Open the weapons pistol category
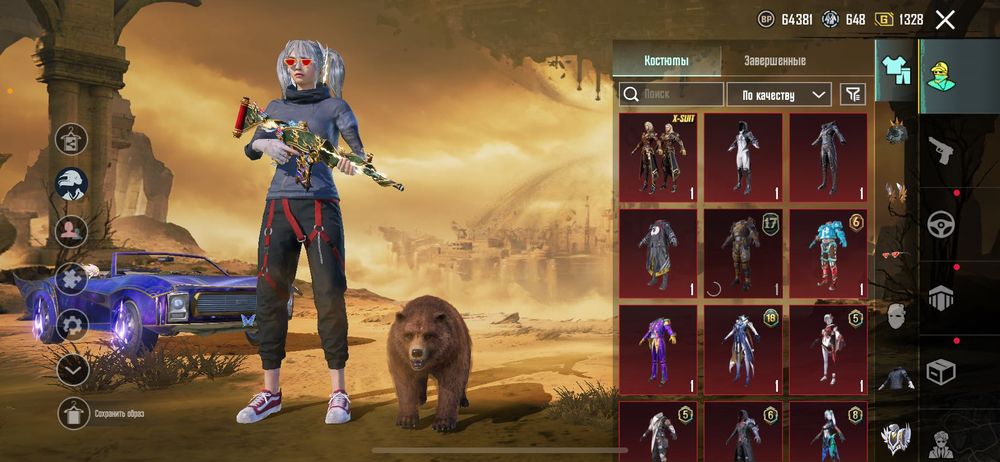The width and height of the screenshot is (1000, 462). [x=941, y=151]
